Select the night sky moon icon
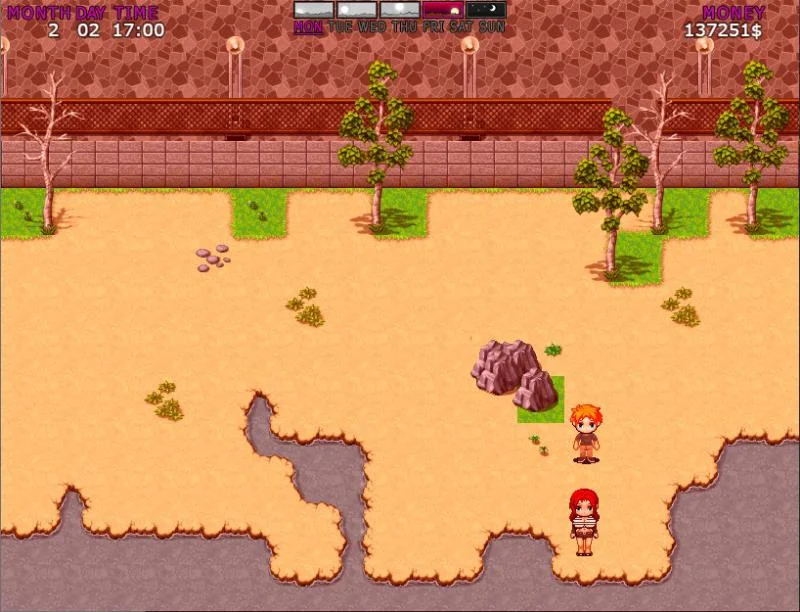The image size is (800, 612). [x=486, y=9]
